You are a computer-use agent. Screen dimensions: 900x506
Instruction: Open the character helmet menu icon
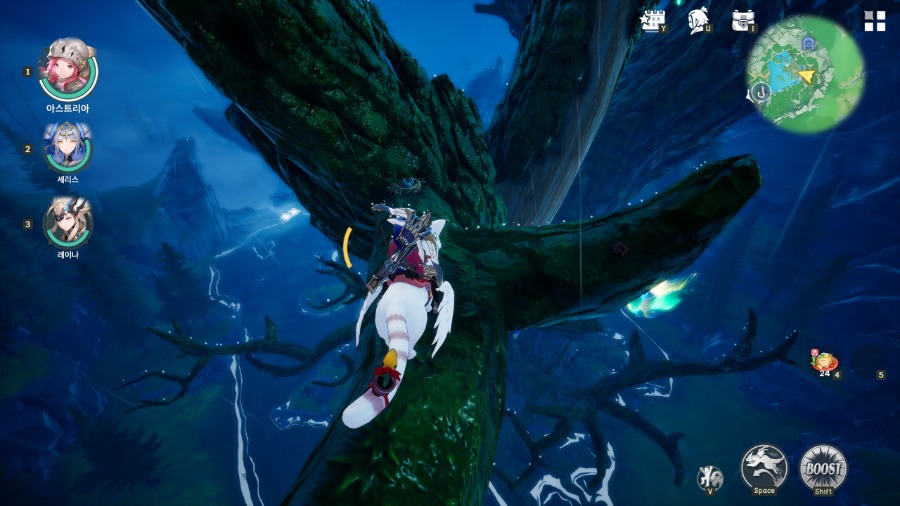[x=699, y=20]
